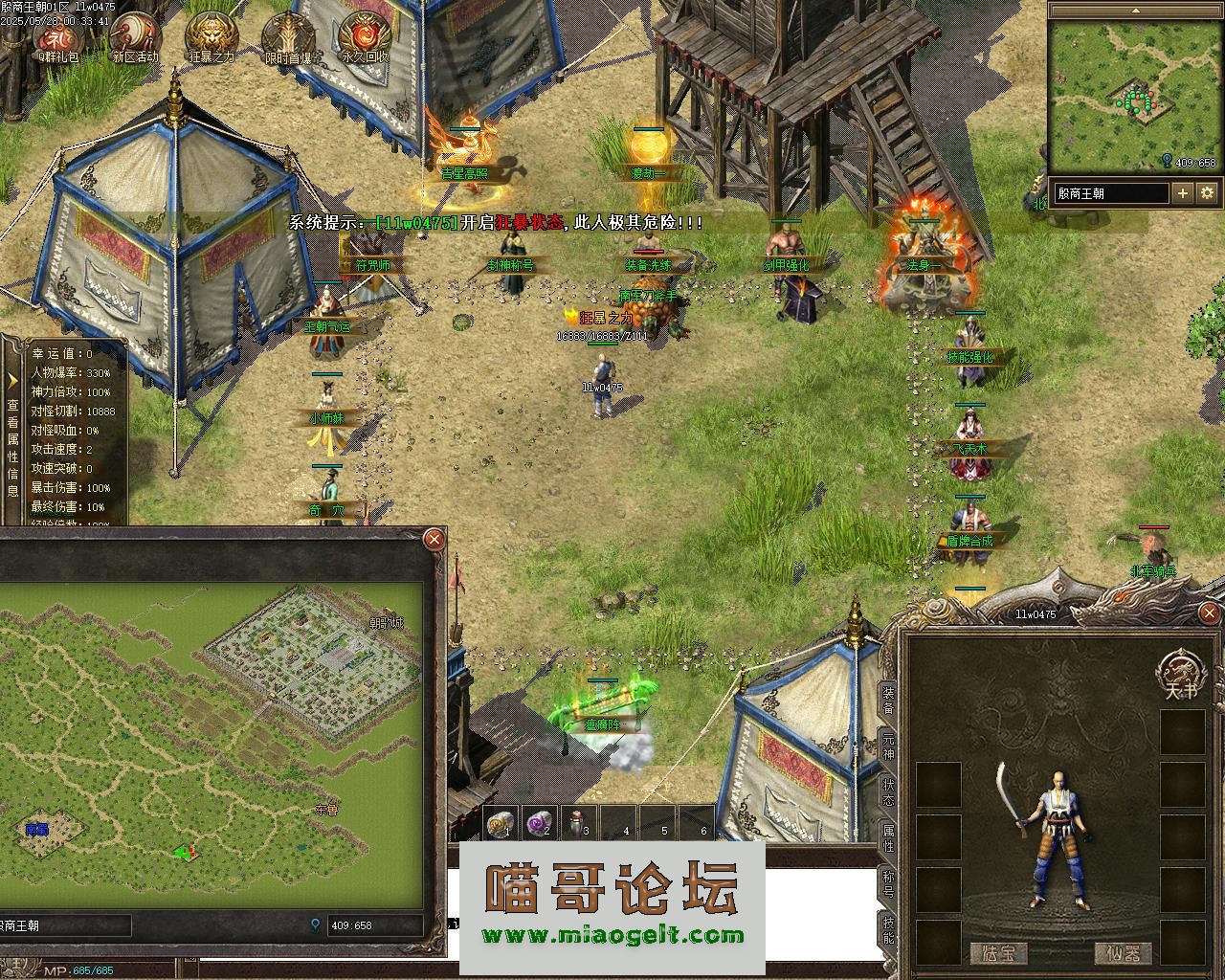The image size is (1225, 980).
Task: Expand the 查看属性信息 side tab
Action: click(12, 433)
